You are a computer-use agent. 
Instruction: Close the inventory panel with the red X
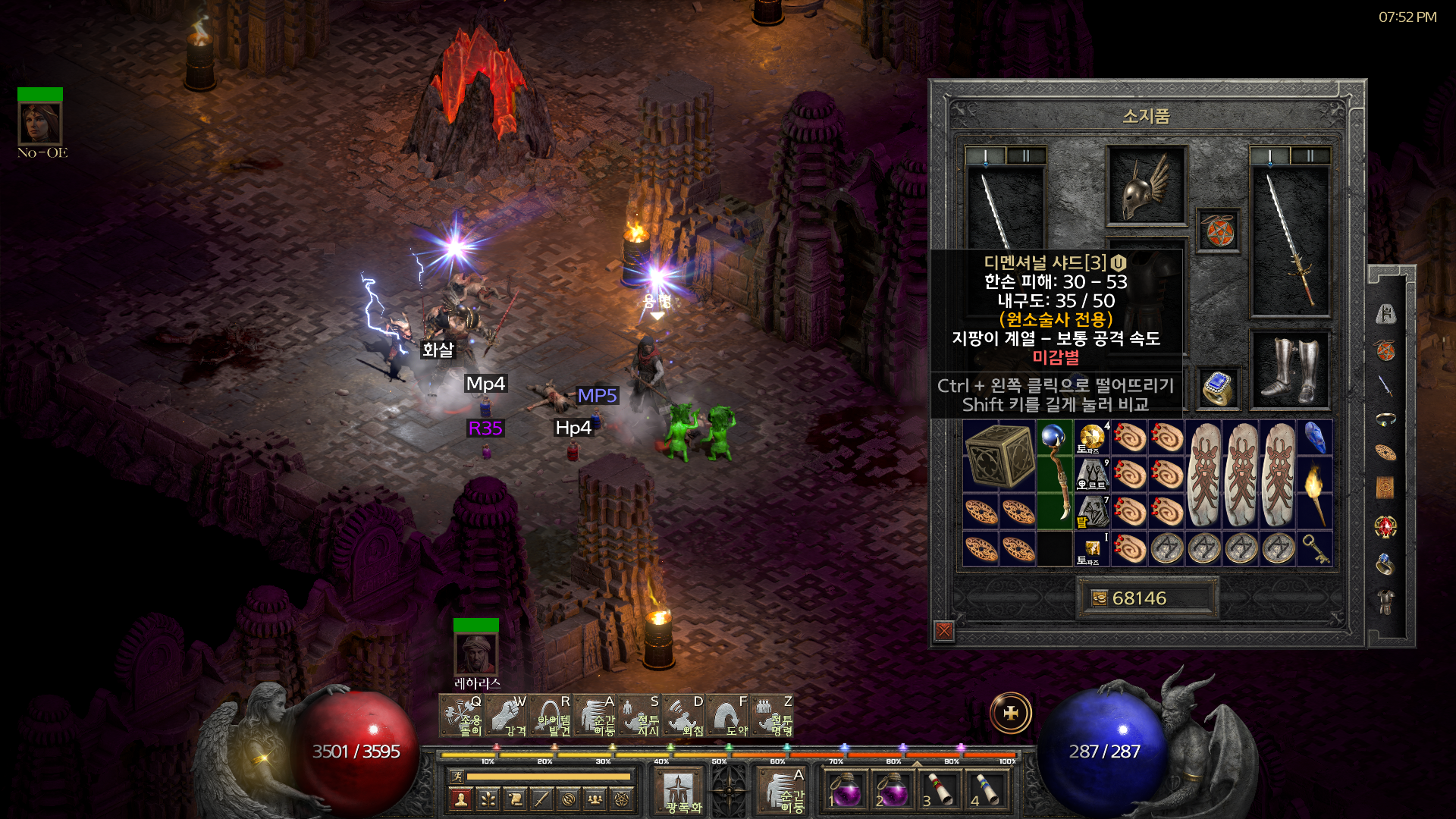(x=944, y=630)
